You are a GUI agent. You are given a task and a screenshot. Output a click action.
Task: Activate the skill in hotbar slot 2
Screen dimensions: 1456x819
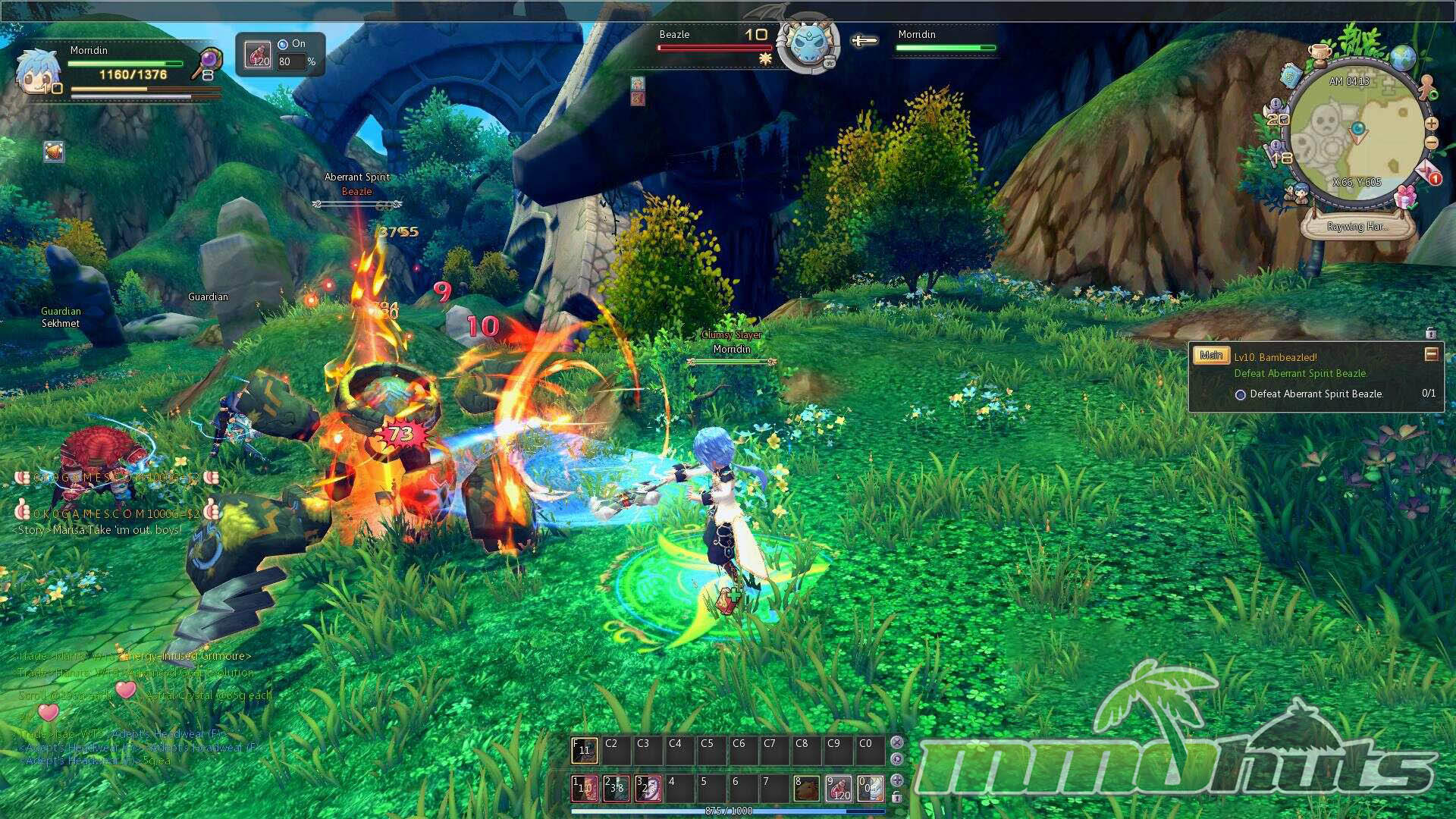pos(616,789)
